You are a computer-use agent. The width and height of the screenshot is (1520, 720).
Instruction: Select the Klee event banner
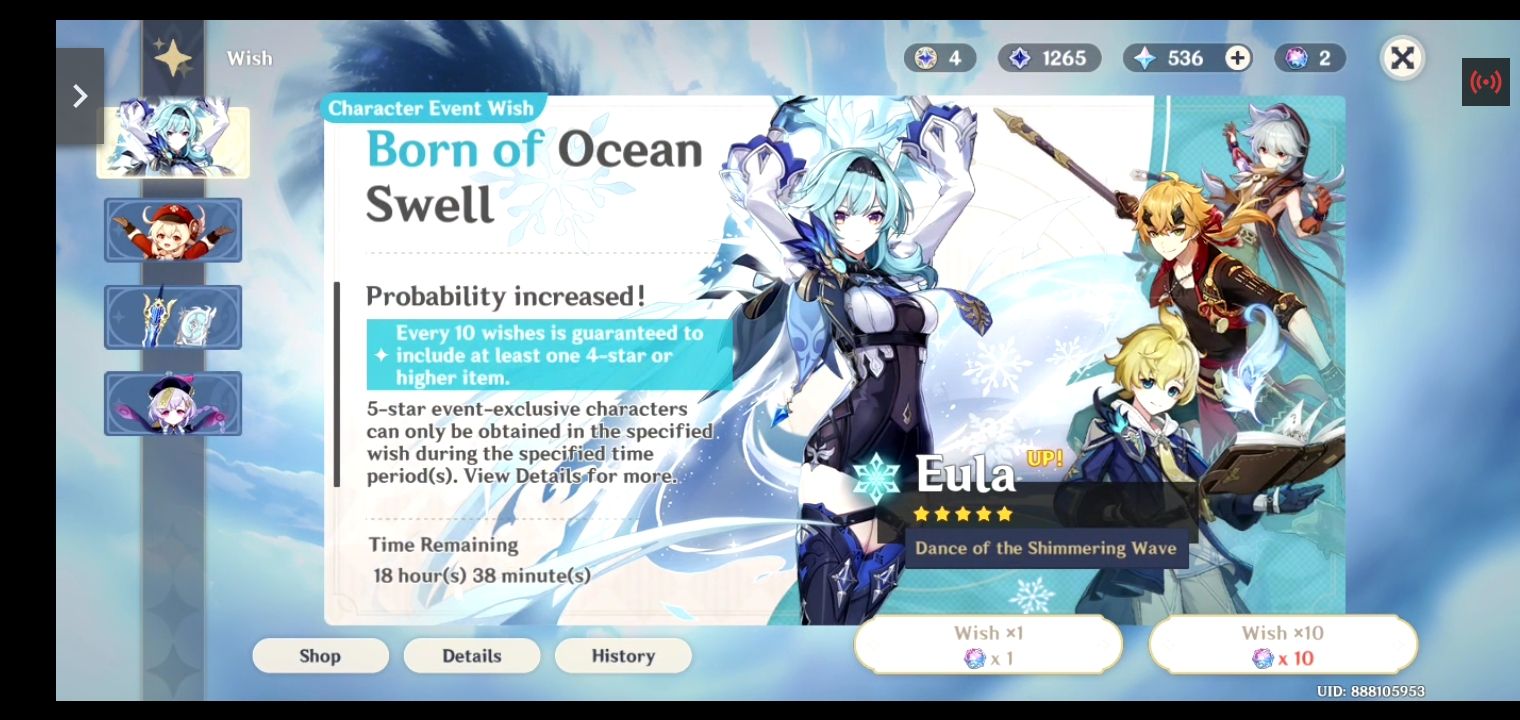[172, 230]
